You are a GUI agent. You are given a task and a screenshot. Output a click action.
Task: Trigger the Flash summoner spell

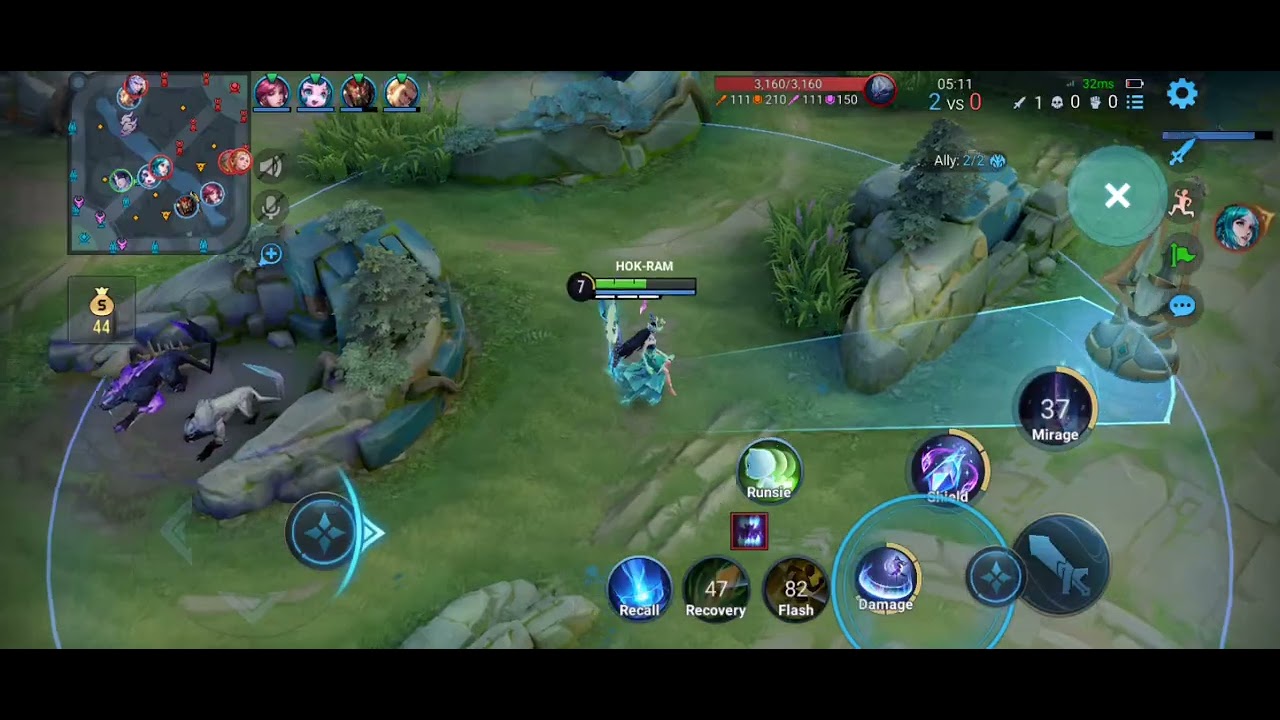click(x=796, y=588)
